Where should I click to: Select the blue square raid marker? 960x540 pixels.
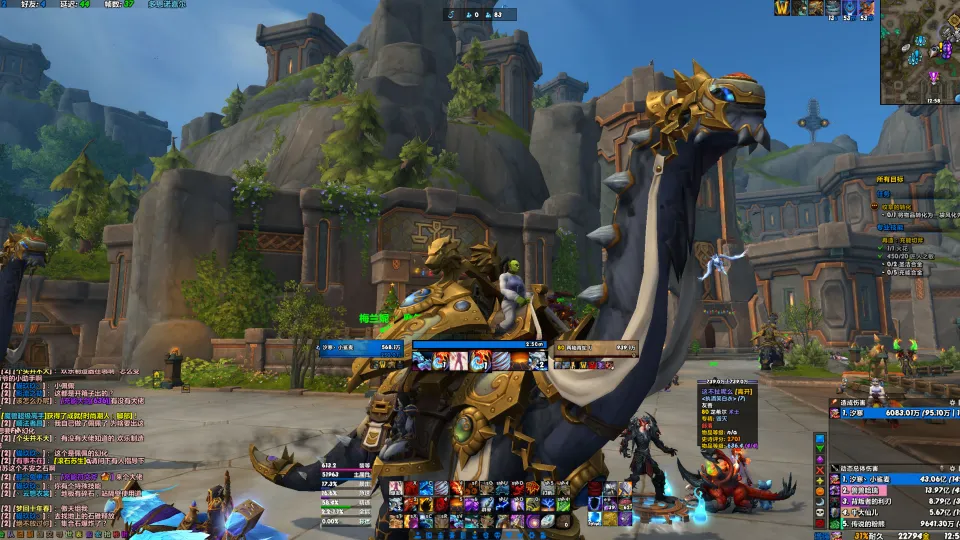820,439
